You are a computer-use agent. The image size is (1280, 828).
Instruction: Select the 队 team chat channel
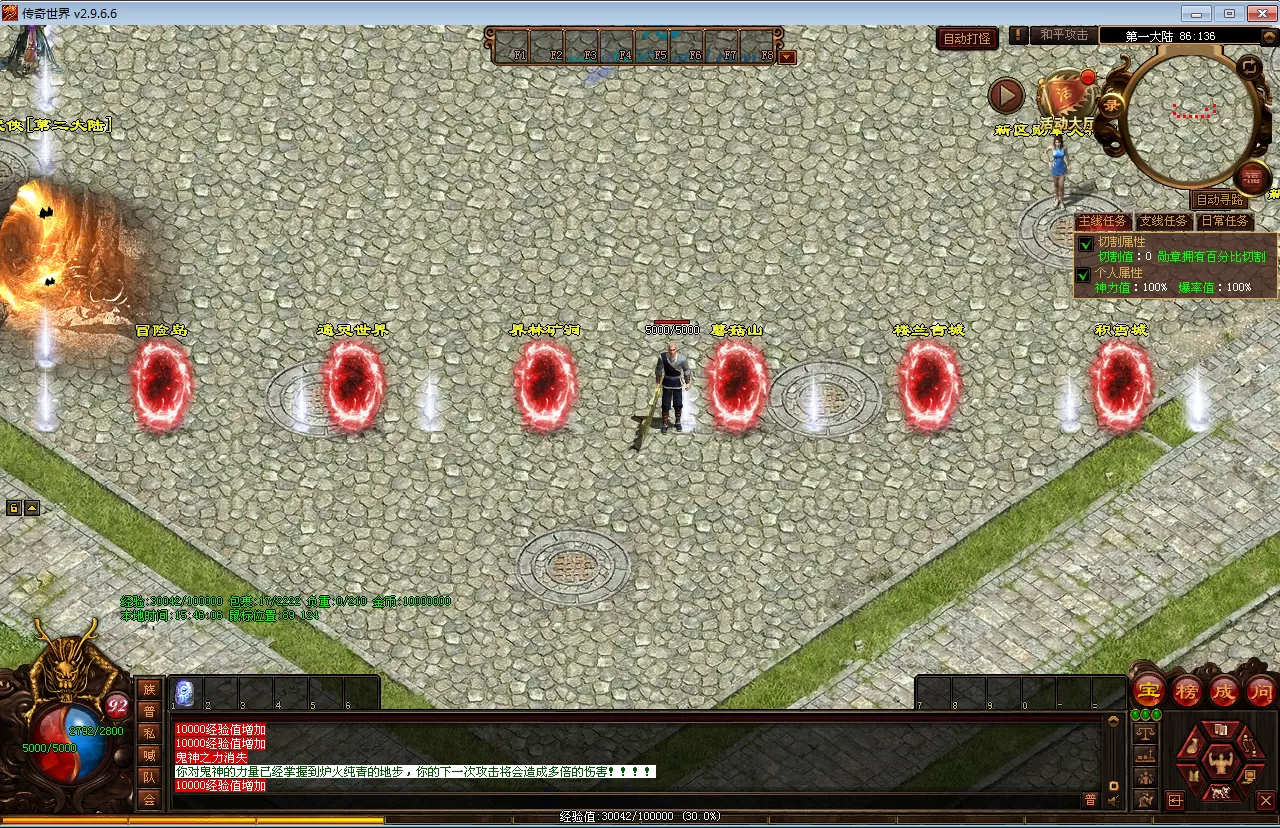click(149, 776)
